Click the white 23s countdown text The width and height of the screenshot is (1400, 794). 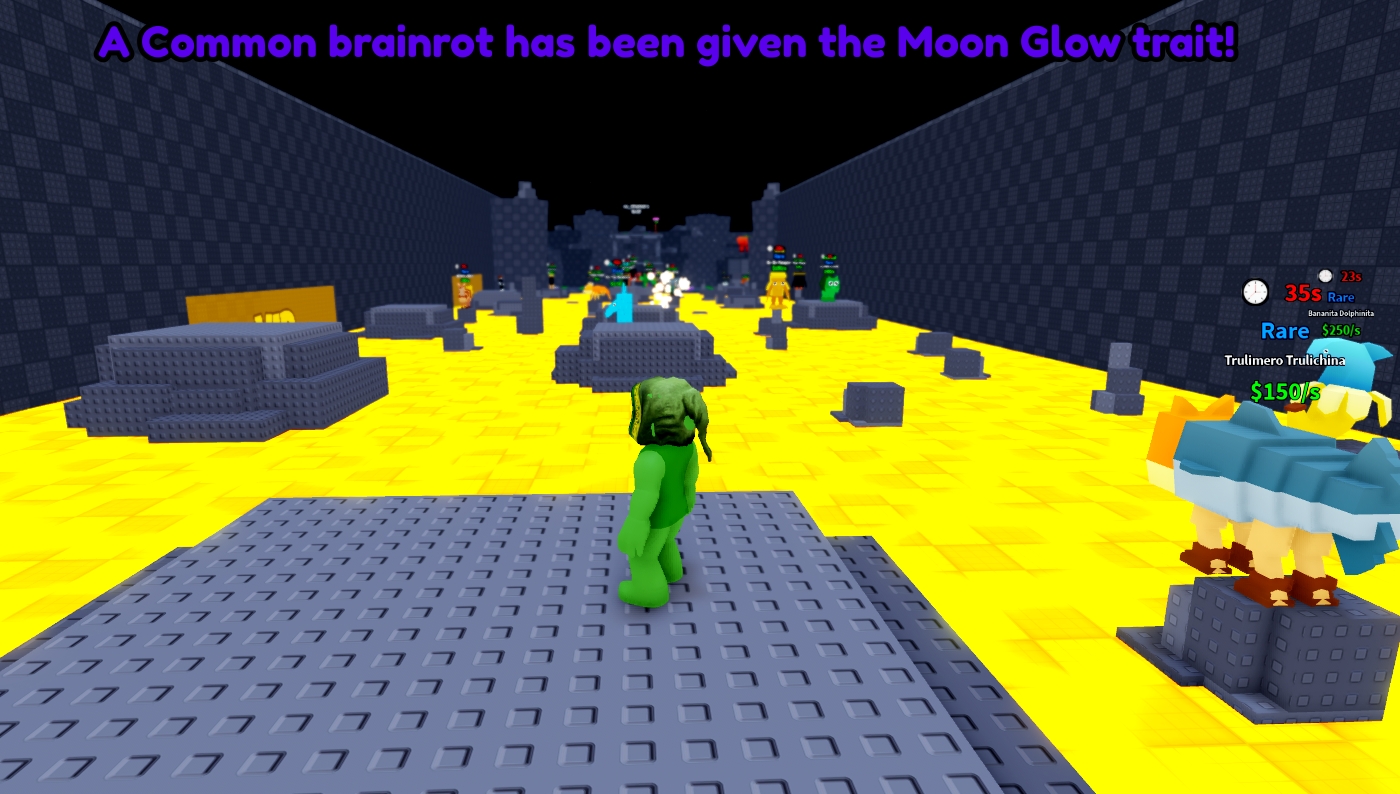(1351, 276)
